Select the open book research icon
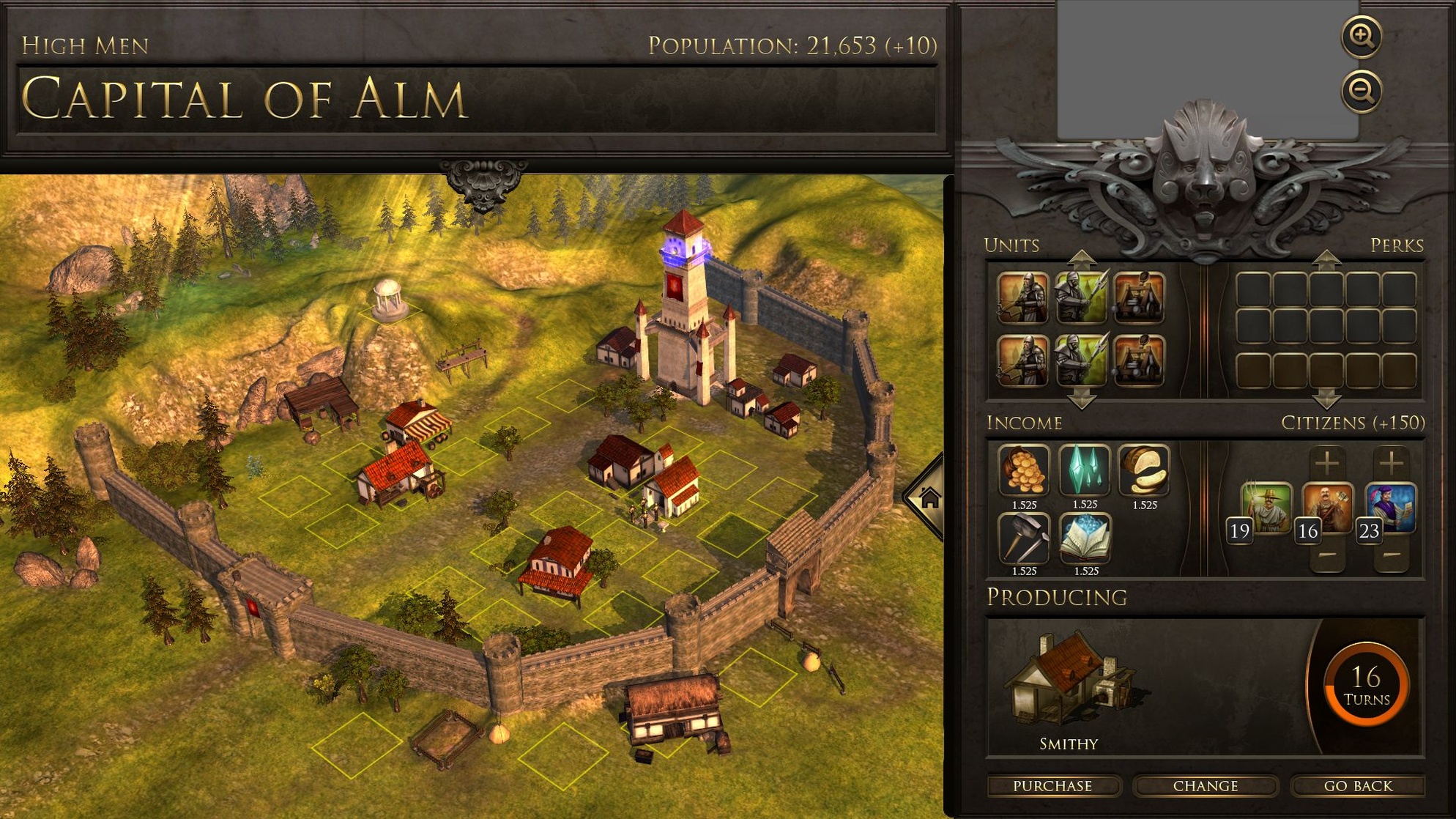Image resolution: width=1456 pixels, height=819 pixels. point(1085,538)
